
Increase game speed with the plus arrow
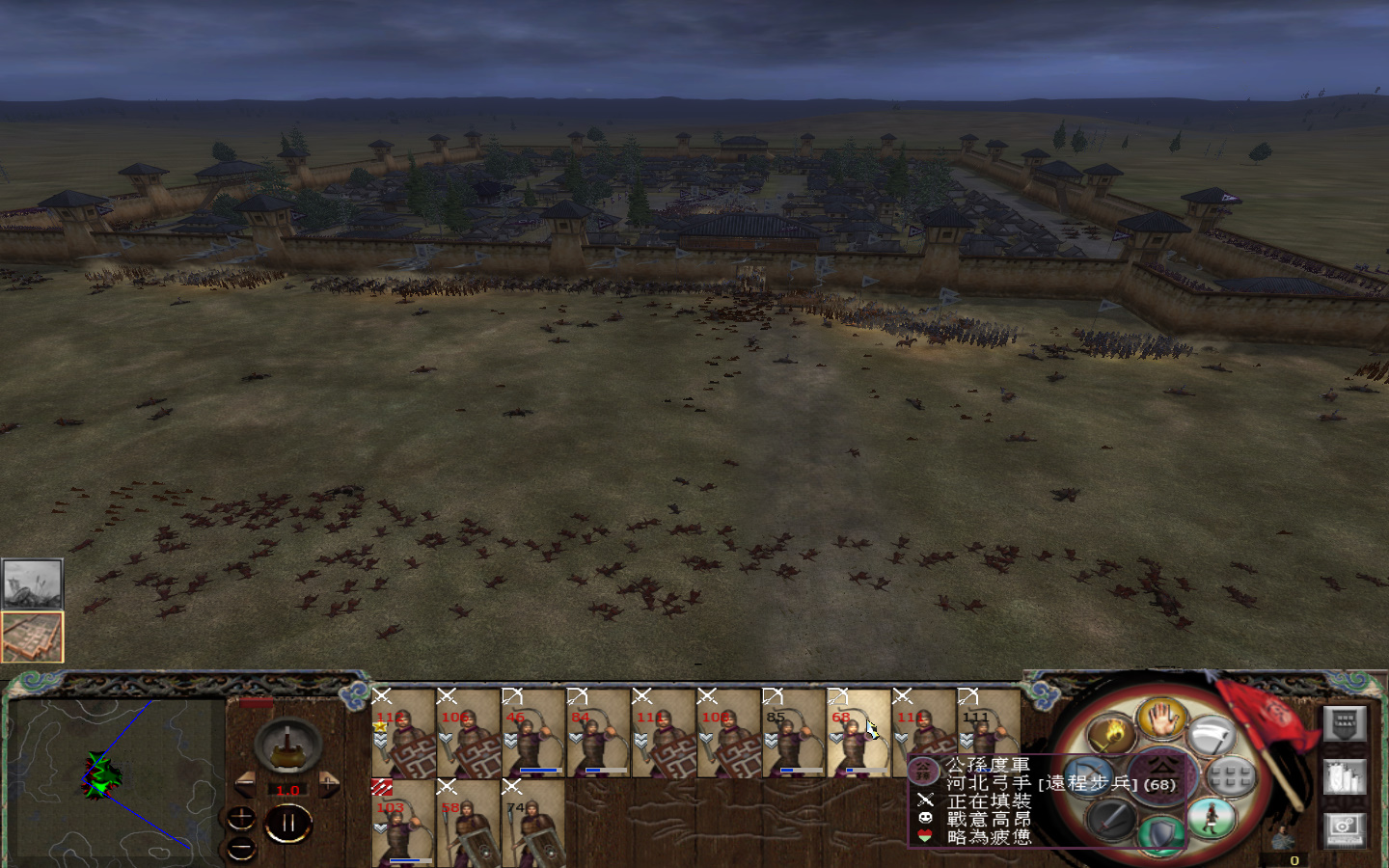329,782
